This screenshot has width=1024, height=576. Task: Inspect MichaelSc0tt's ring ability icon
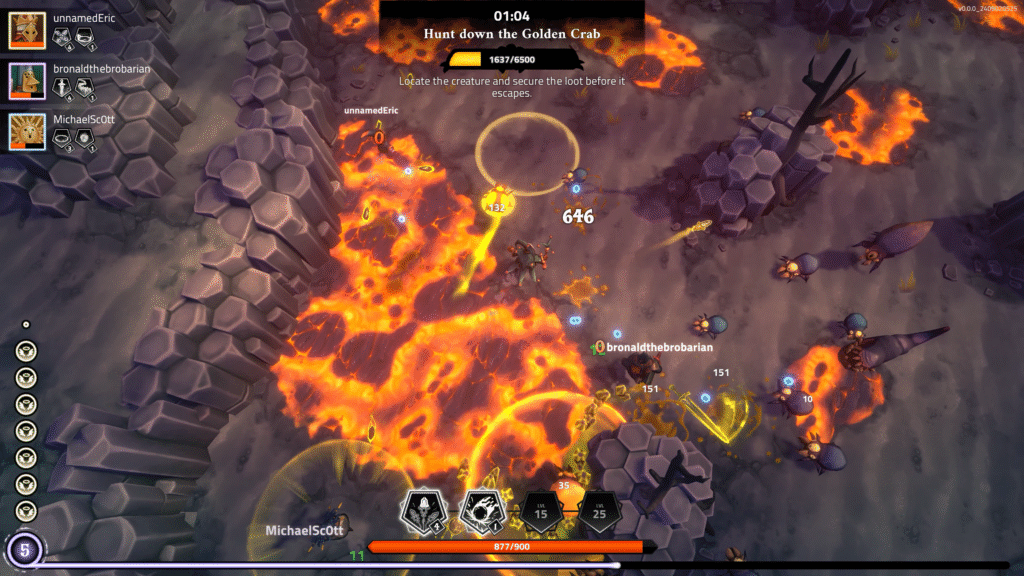tap(61, 140)
